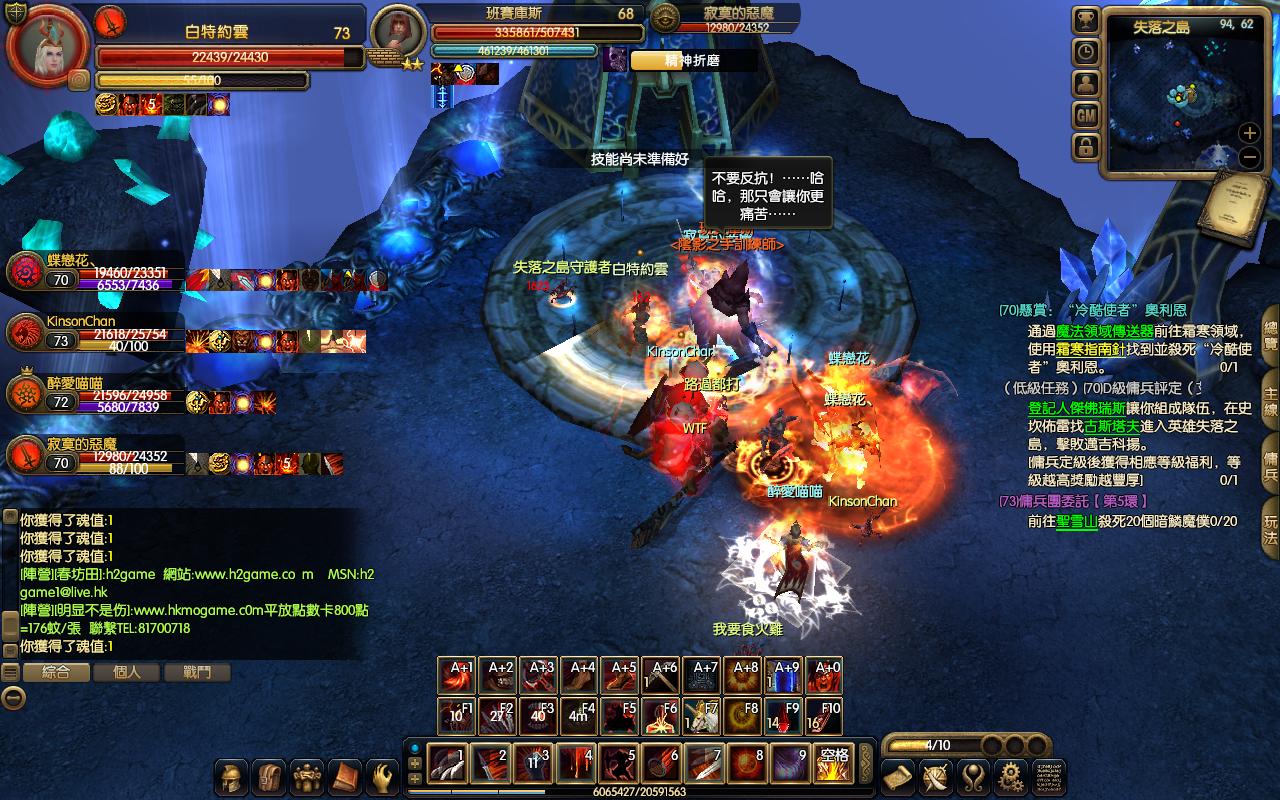Viewport: 1280px width, 800px height.
Task: Use the F7 winged item slot
Action: click(x=703, y=716)
